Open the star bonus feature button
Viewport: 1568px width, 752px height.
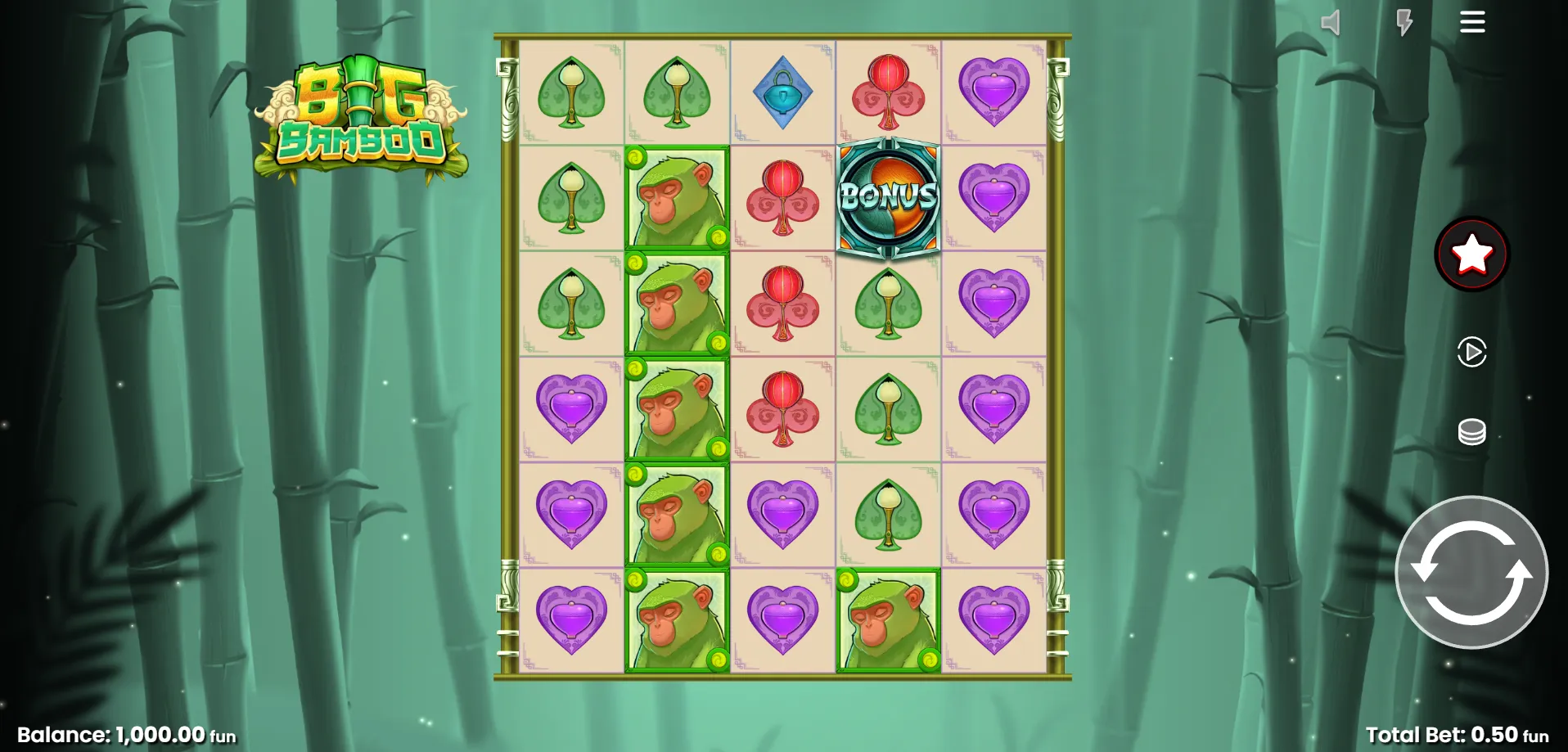point(1471,254)
